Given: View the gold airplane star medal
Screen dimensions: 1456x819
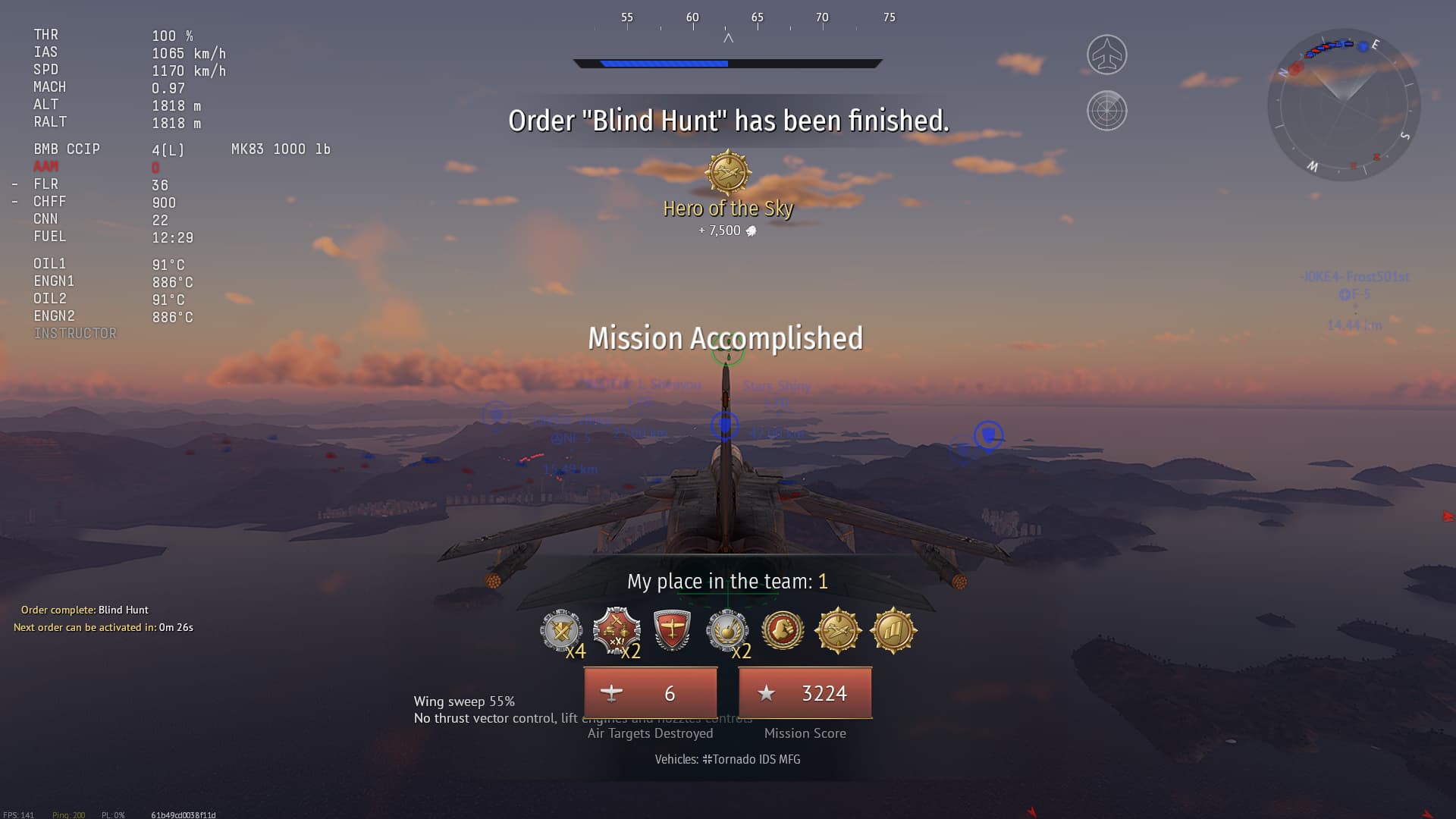Looking at the screenshot, I should [x=838, y=630].
